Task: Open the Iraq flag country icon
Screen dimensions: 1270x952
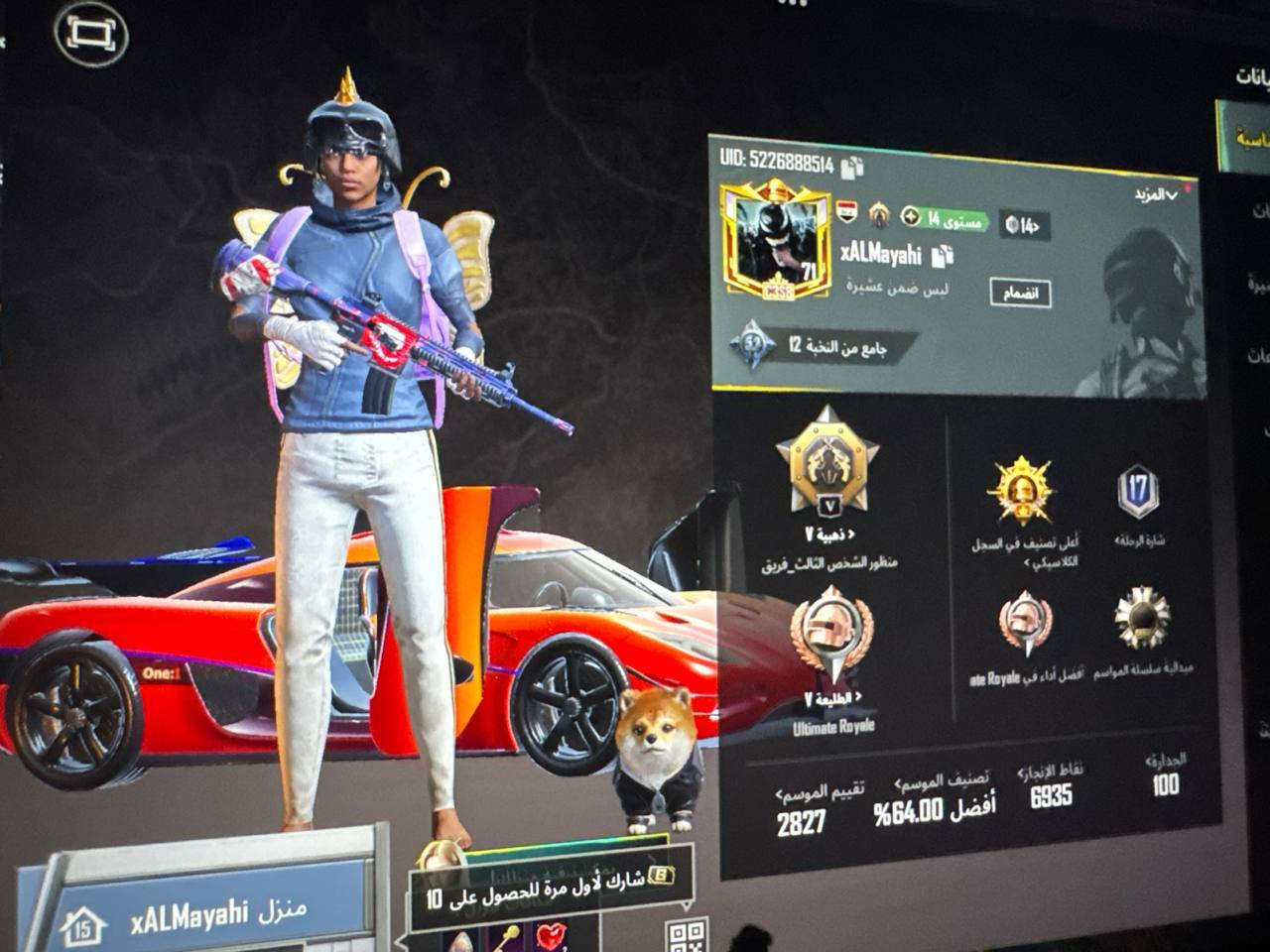Action: click(x=844, y=209)
